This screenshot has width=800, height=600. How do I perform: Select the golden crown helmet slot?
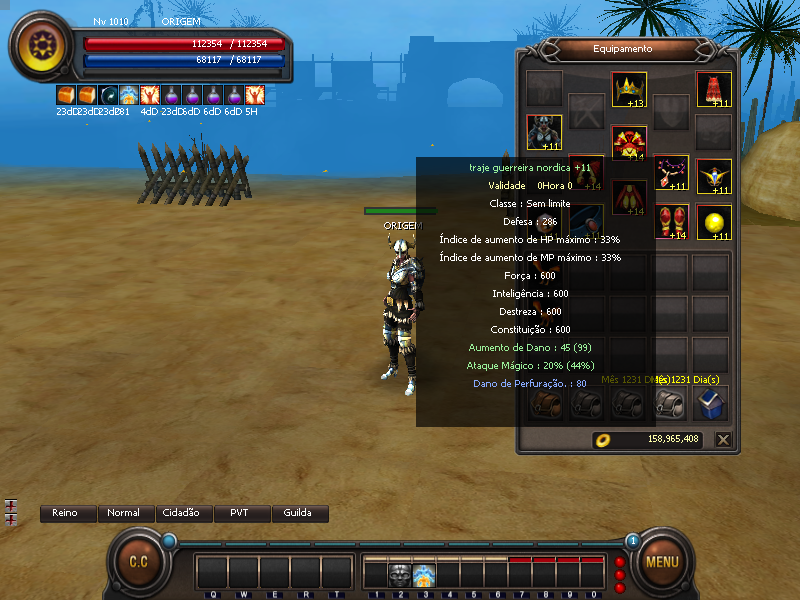pyautogui.click(x=629, y=89)
